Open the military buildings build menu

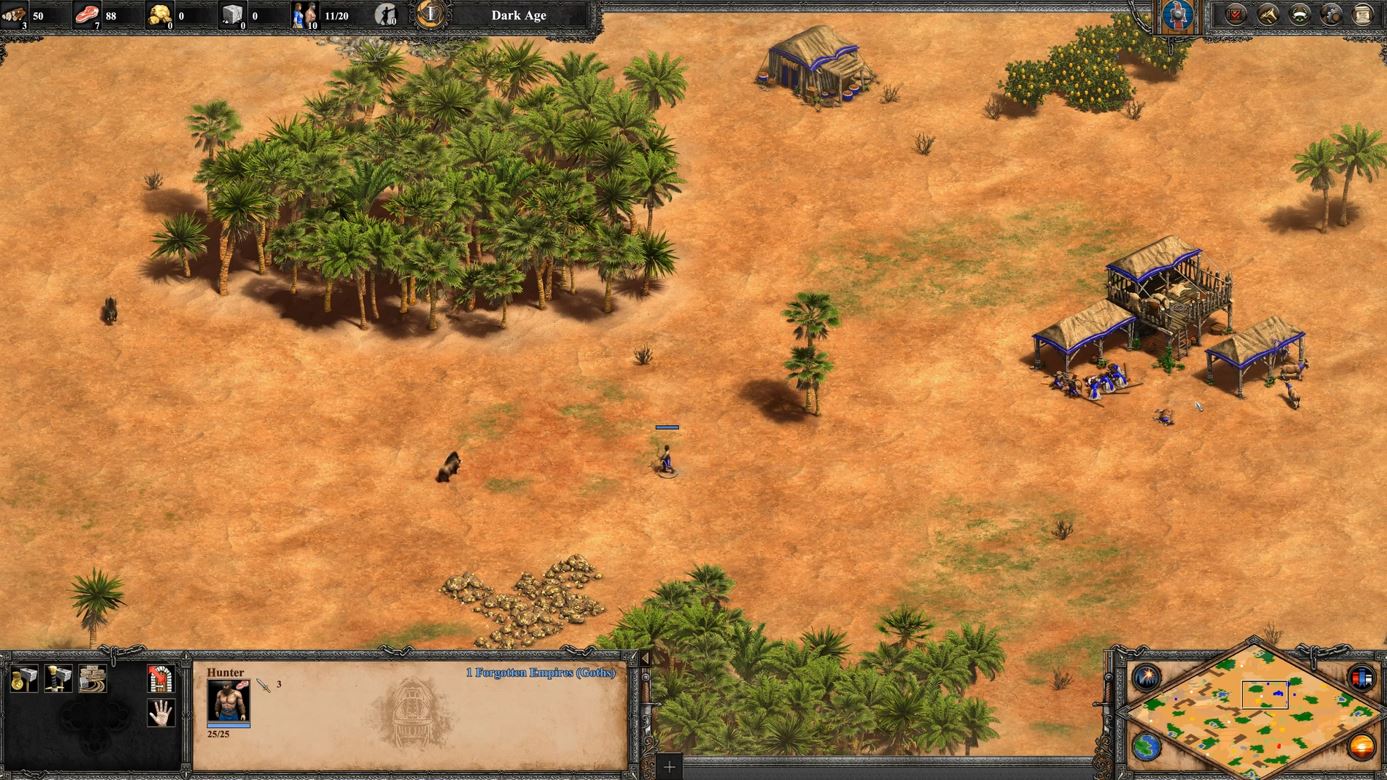click(59, 679)
